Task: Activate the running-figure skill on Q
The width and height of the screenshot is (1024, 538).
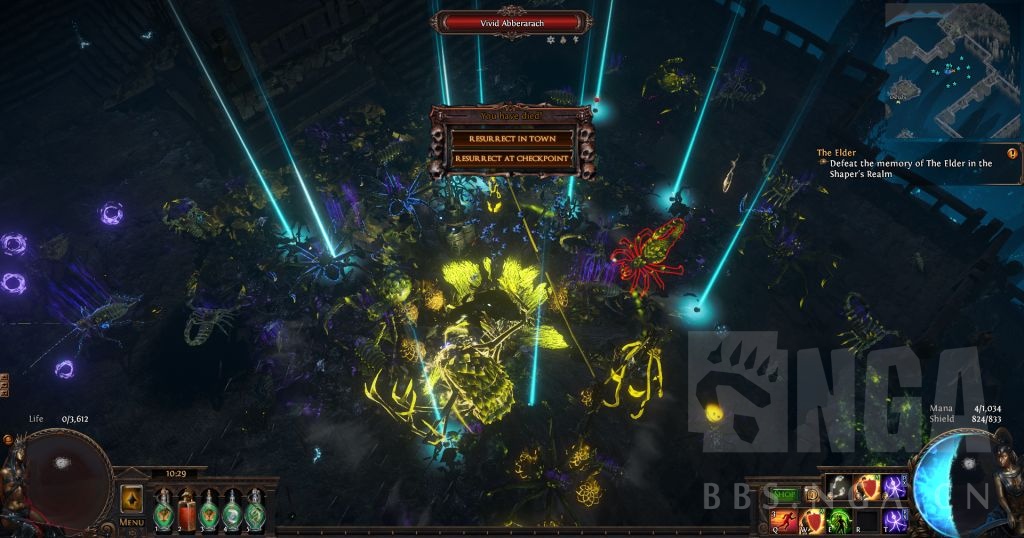Action: (785, 520)
